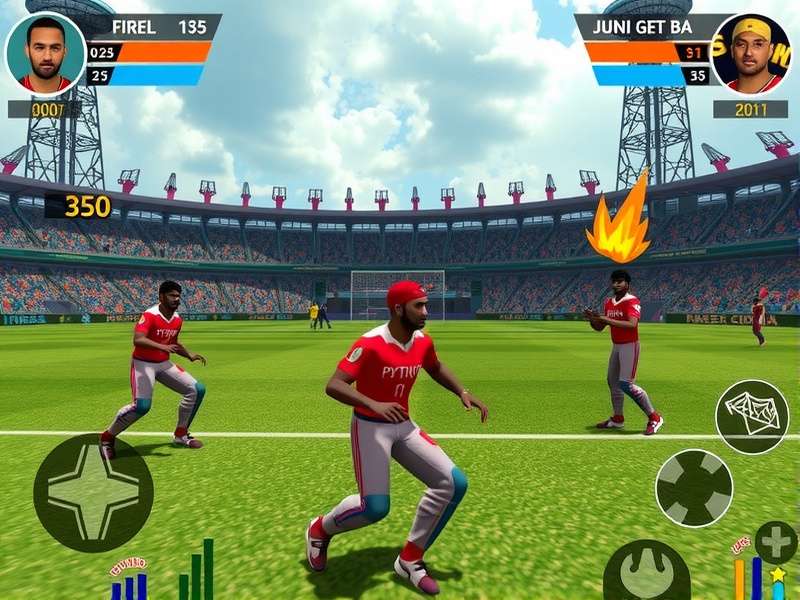The width and height of the screenshot is (800, 600).
Task: Tap the four-segment round action button
Action: 693,487
